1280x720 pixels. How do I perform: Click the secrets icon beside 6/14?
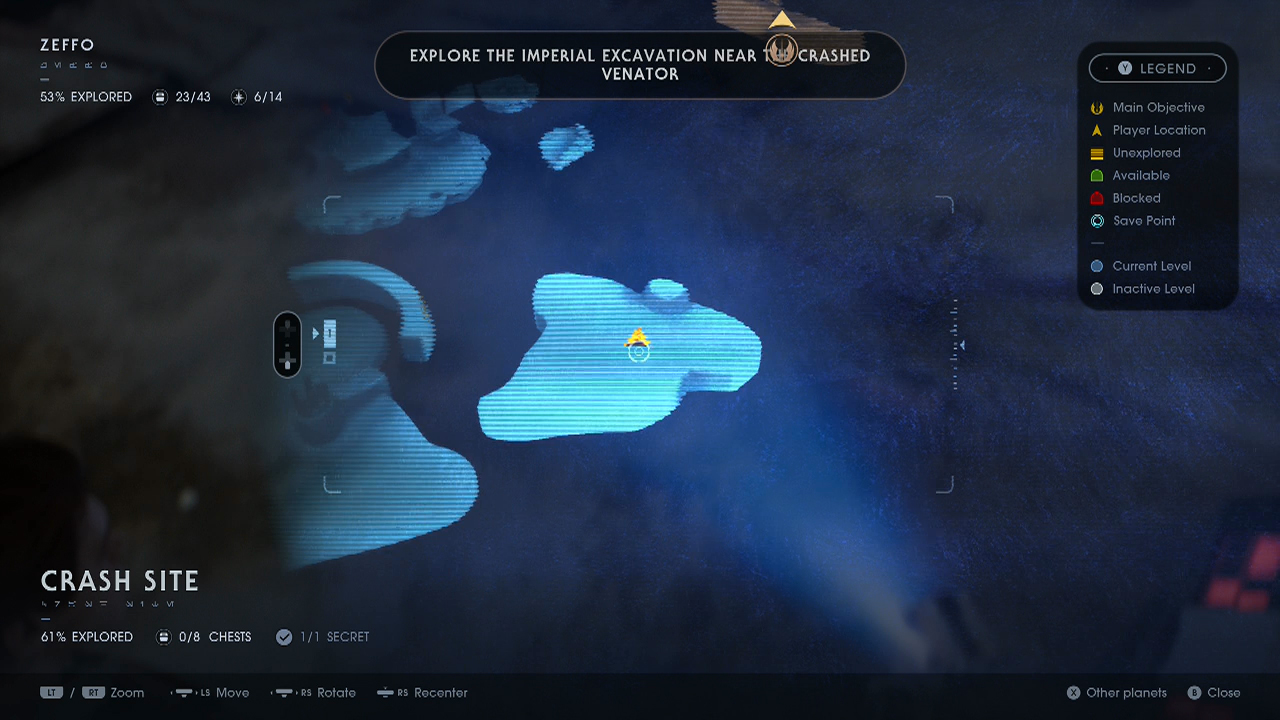click(x=238, y=97)
